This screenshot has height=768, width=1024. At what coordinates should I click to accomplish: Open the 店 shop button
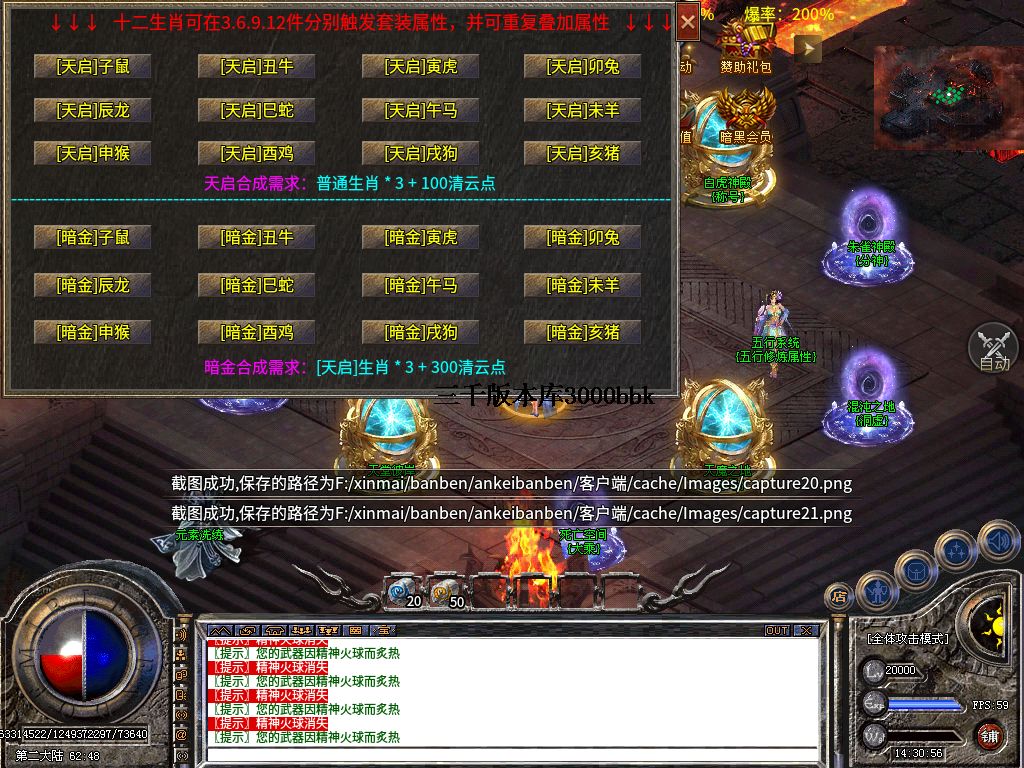pos(838,597)
